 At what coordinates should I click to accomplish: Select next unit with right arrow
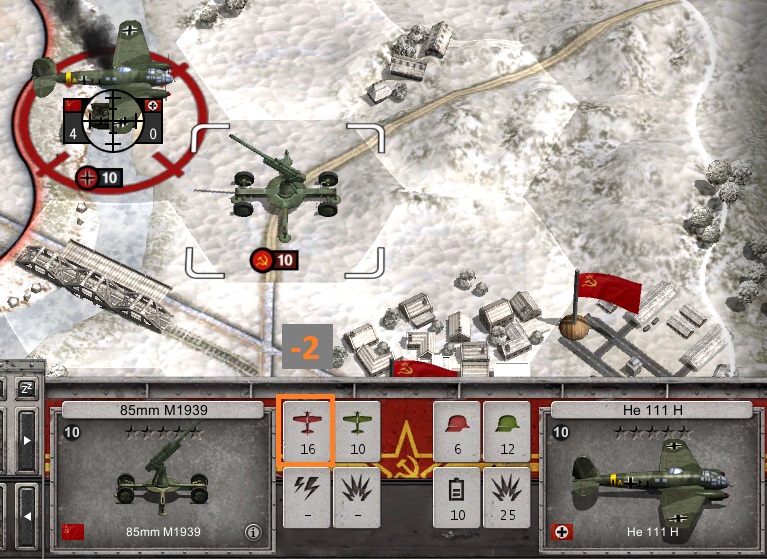27,441
